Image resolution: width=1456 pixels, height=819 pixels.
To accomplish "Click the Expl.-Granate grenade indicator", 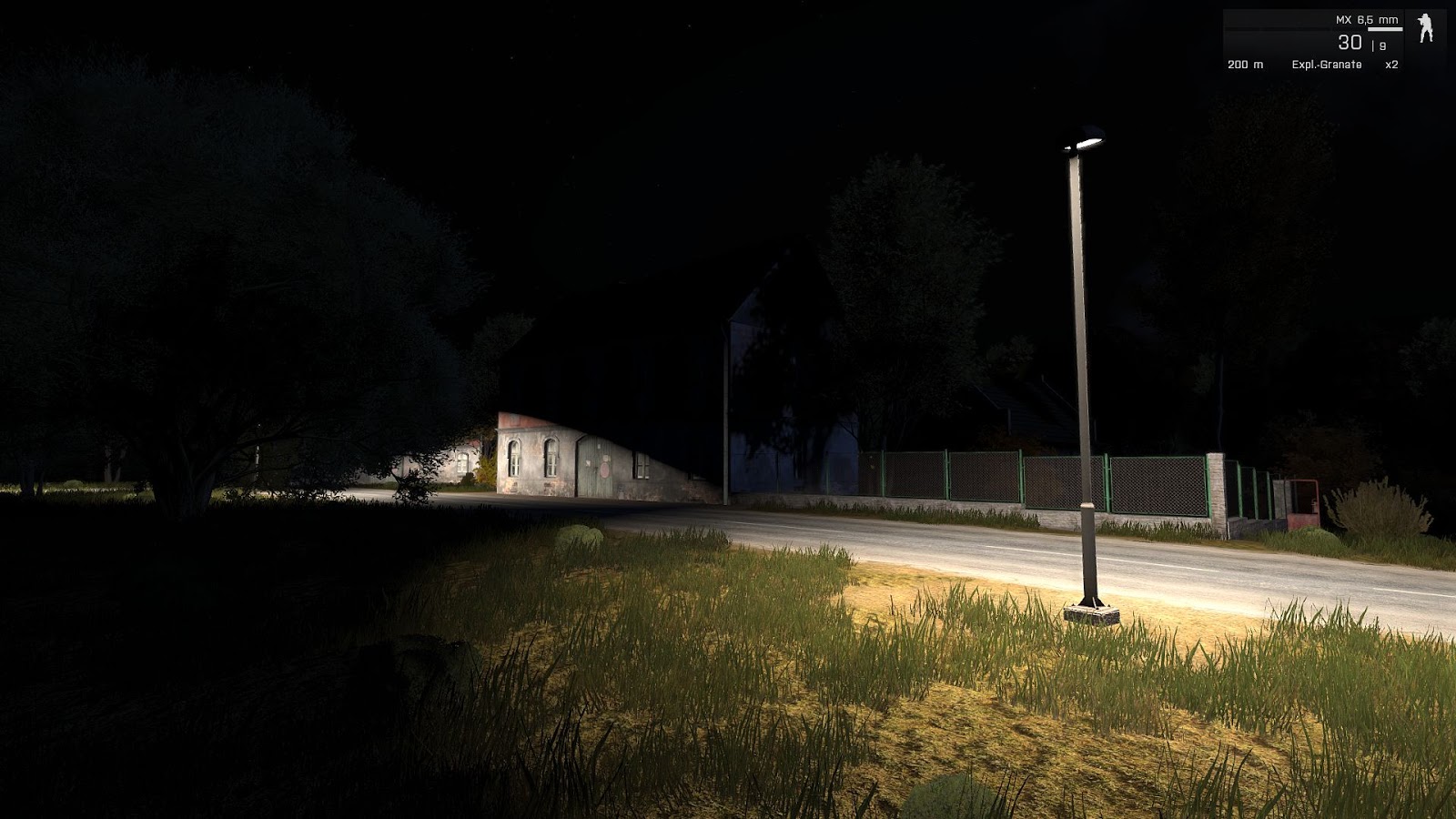I will click(1326, 65).
